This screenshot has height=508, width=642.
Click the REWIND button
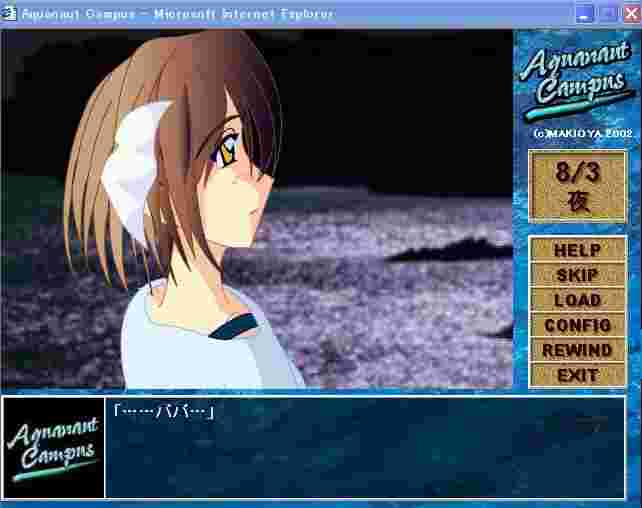click(577, 350)
